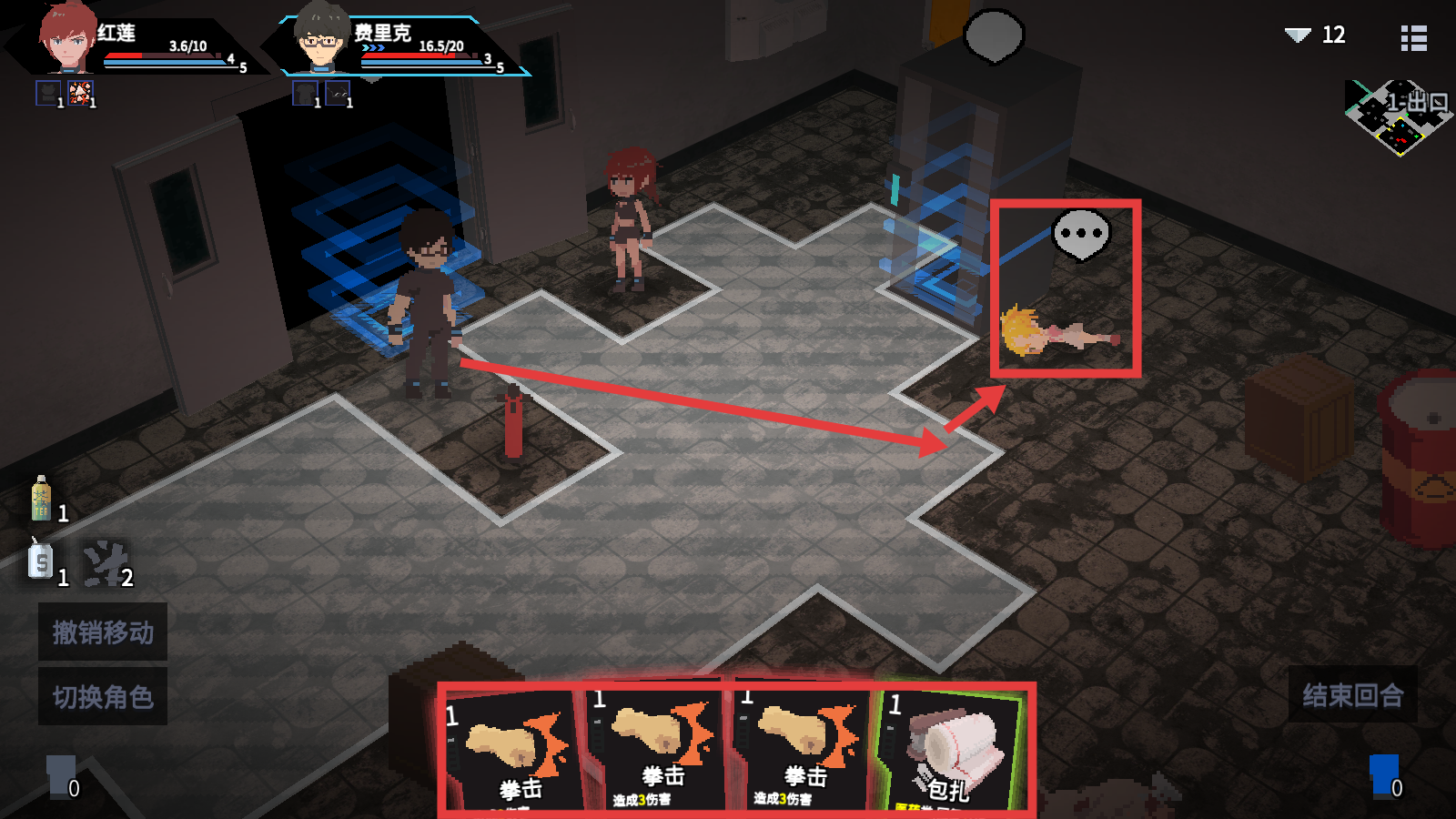The image size is (1456, 819).
Task: Select 红莲's character portrait
Action: click(x=67, y=38)
